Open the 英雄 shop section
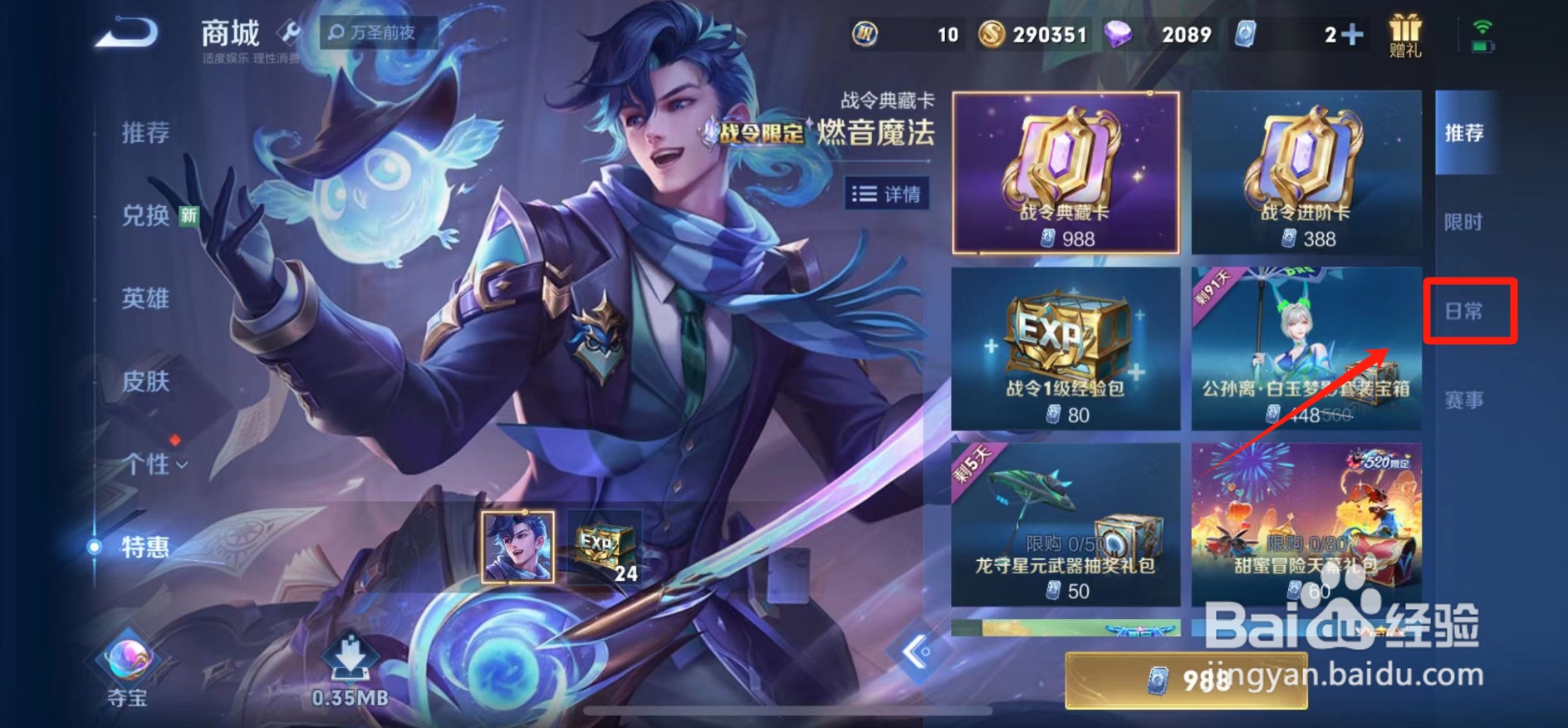This screenshot has height=728, width=1568. (148, 300)
